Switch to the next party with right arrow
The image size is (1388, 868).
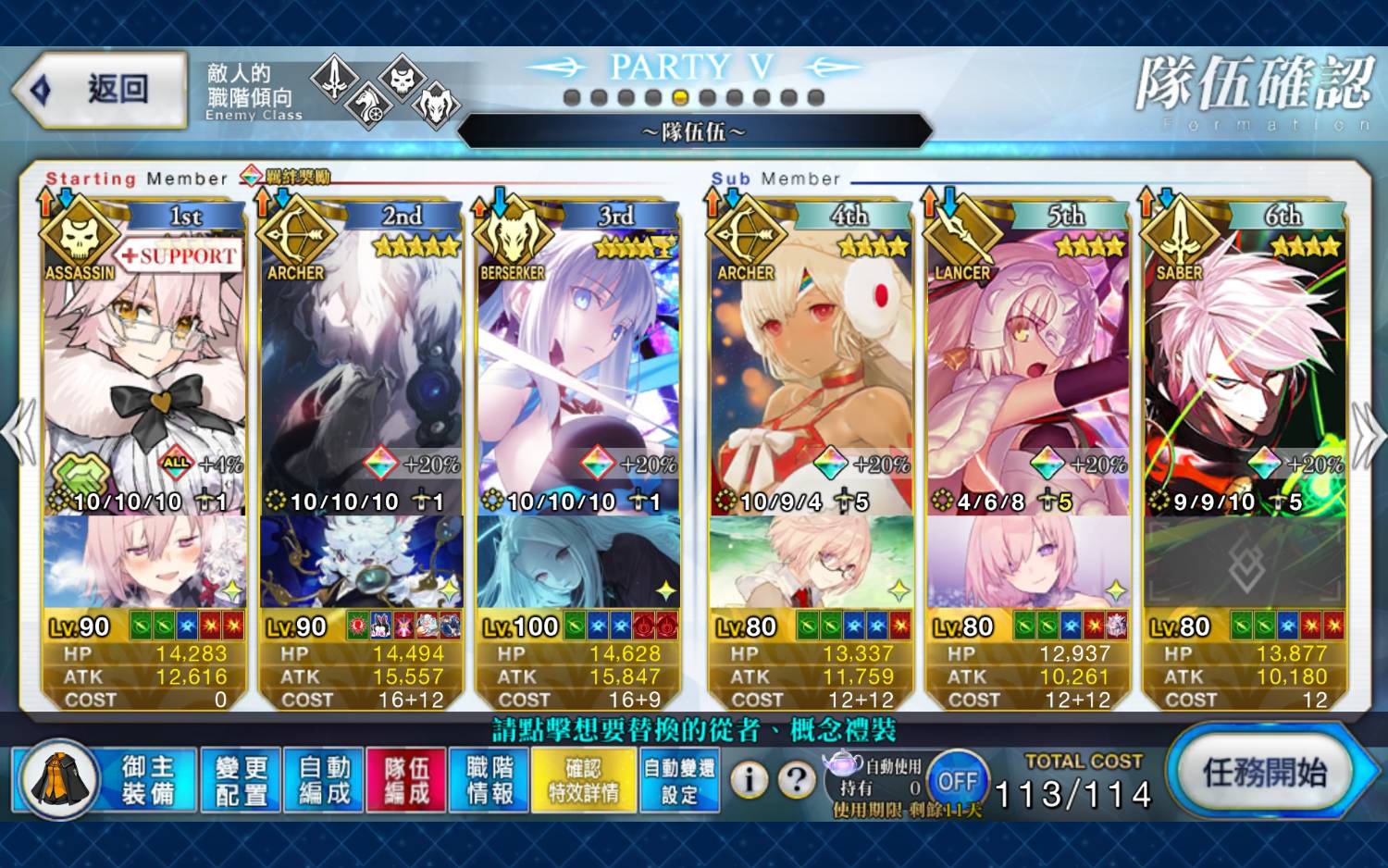pos(1368,433)
